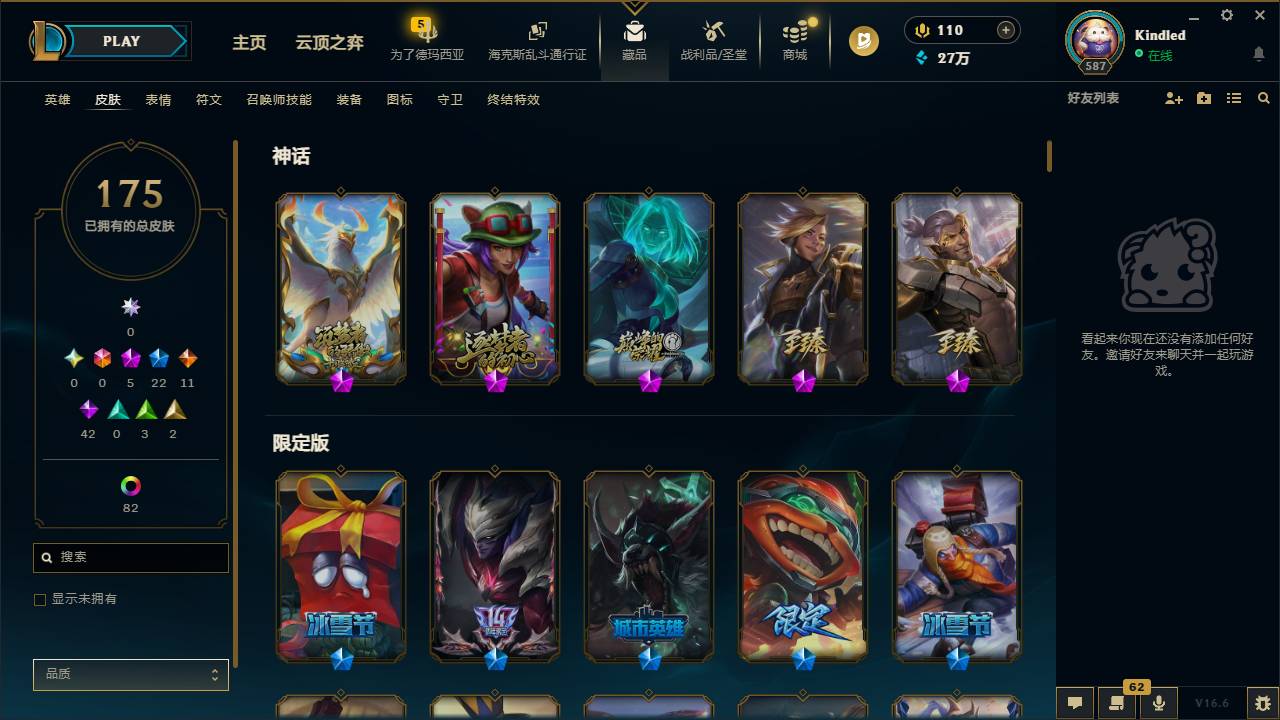This screenshot has width=1280, height=720.
Task: Click the chroma color wheel showing 82
Action: click(x=130, y=487)
